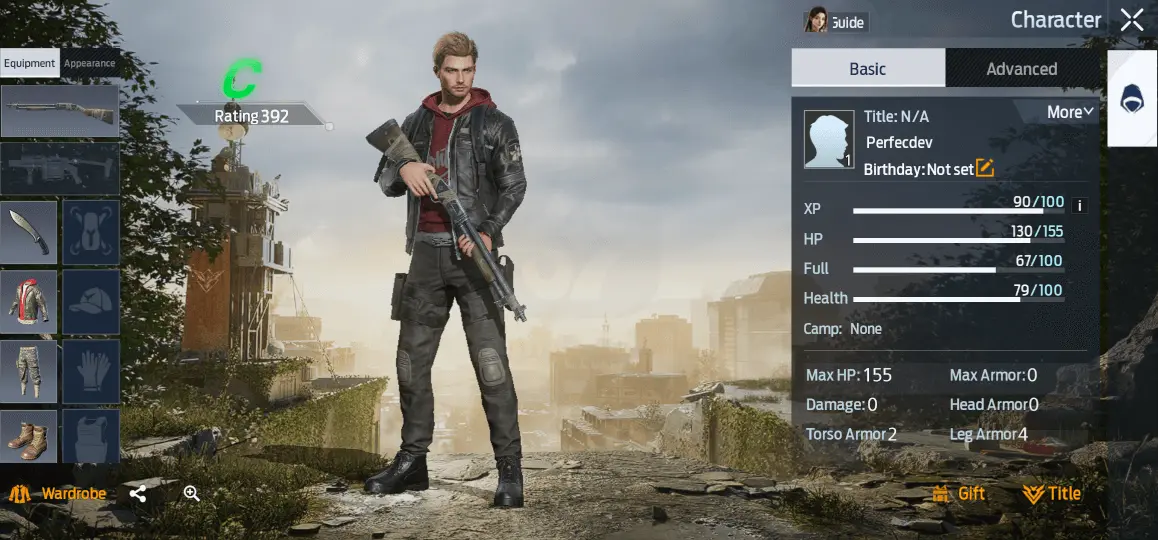Select the Equipment tab
The height and width of the screenshot is (540, 1158).
[x=29, y=63]
